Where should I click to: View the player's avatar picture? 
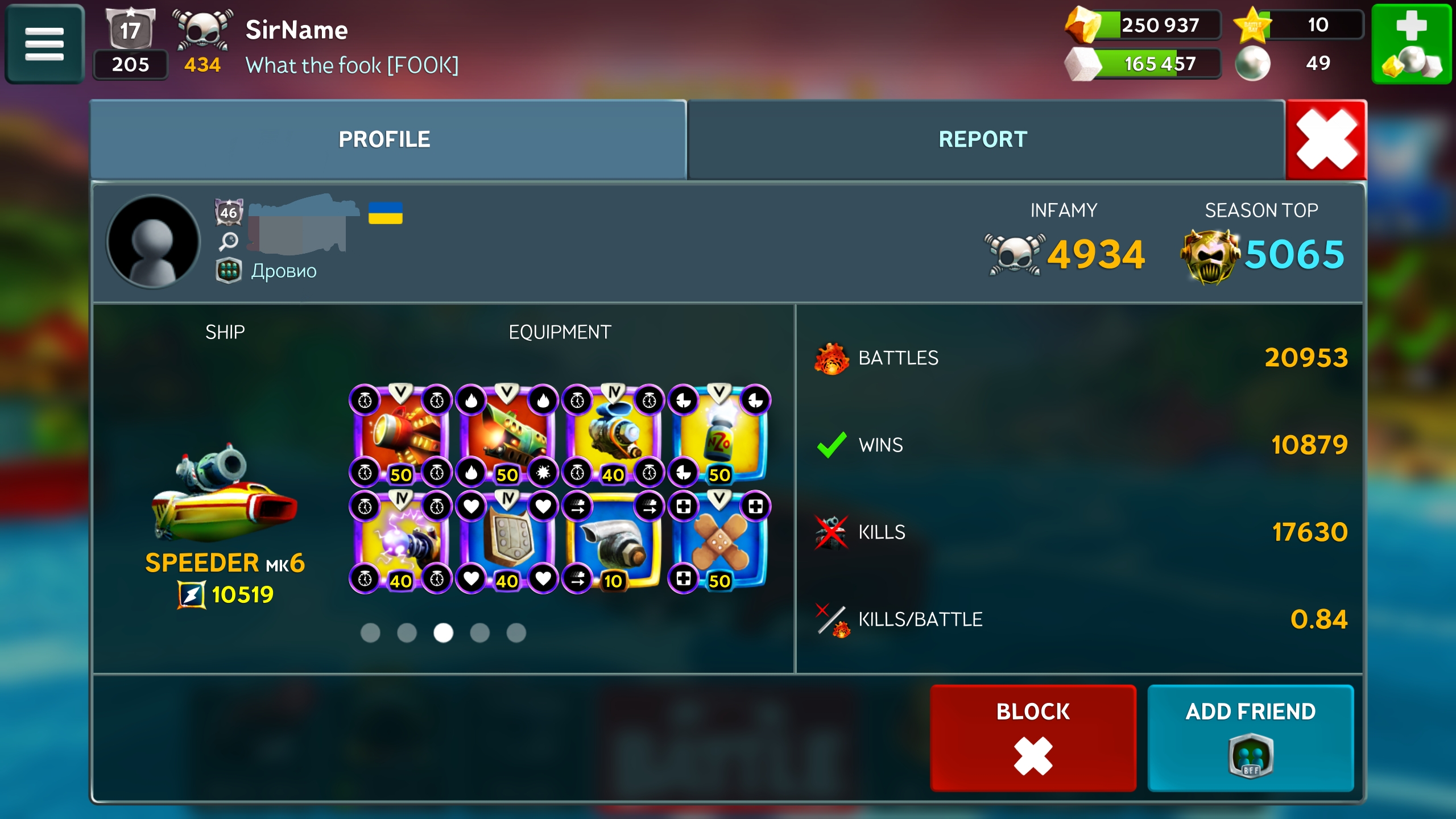click(153, 242)
